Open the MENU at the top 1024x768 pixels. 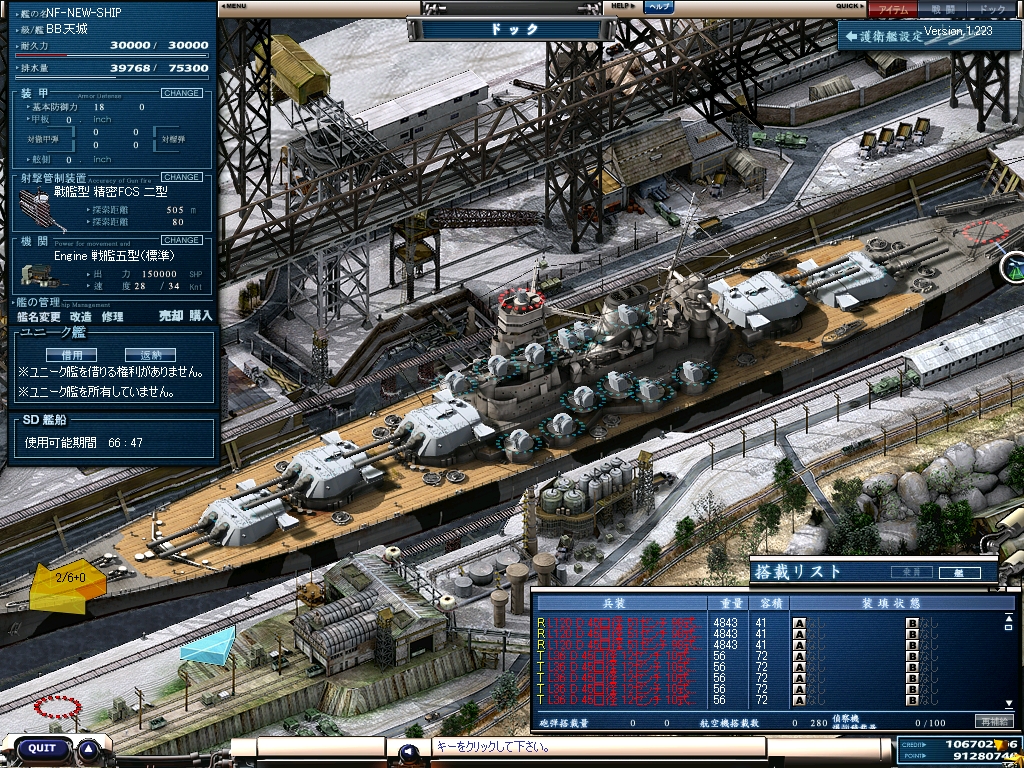click(234, 6)
